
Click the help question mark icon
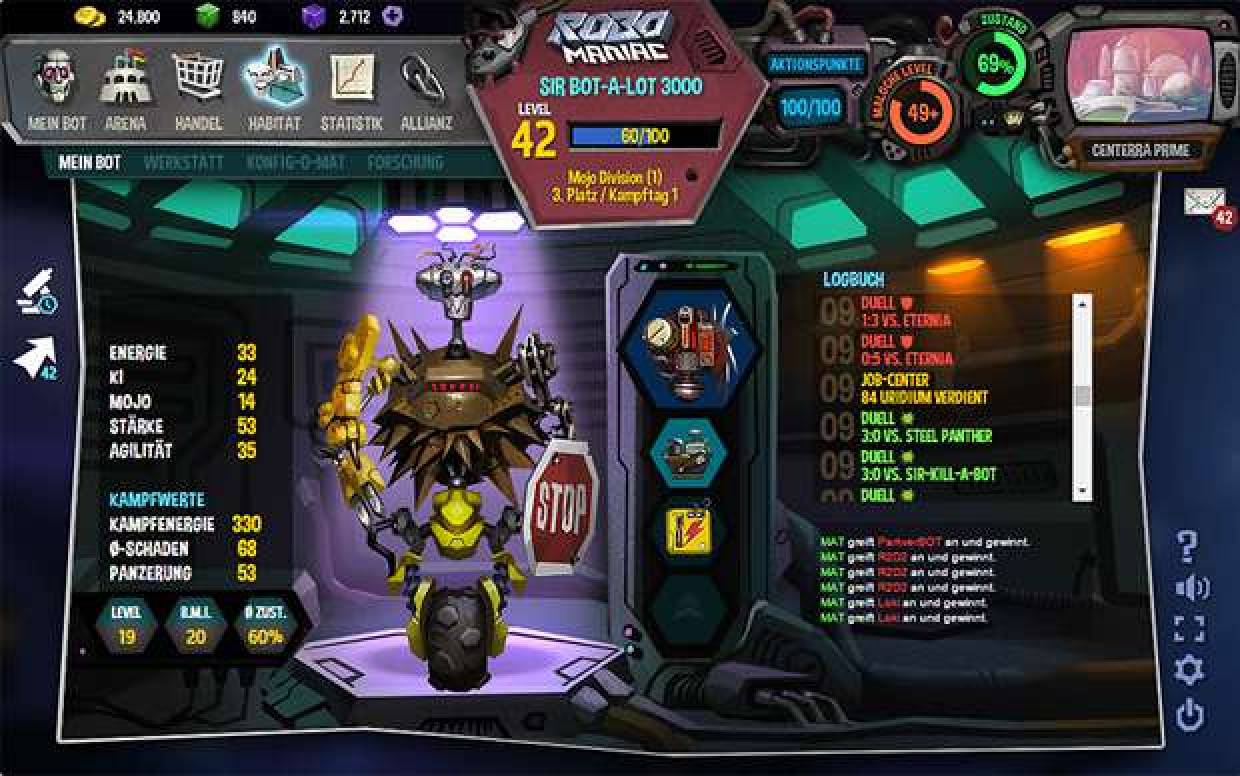coord(1187,547)
